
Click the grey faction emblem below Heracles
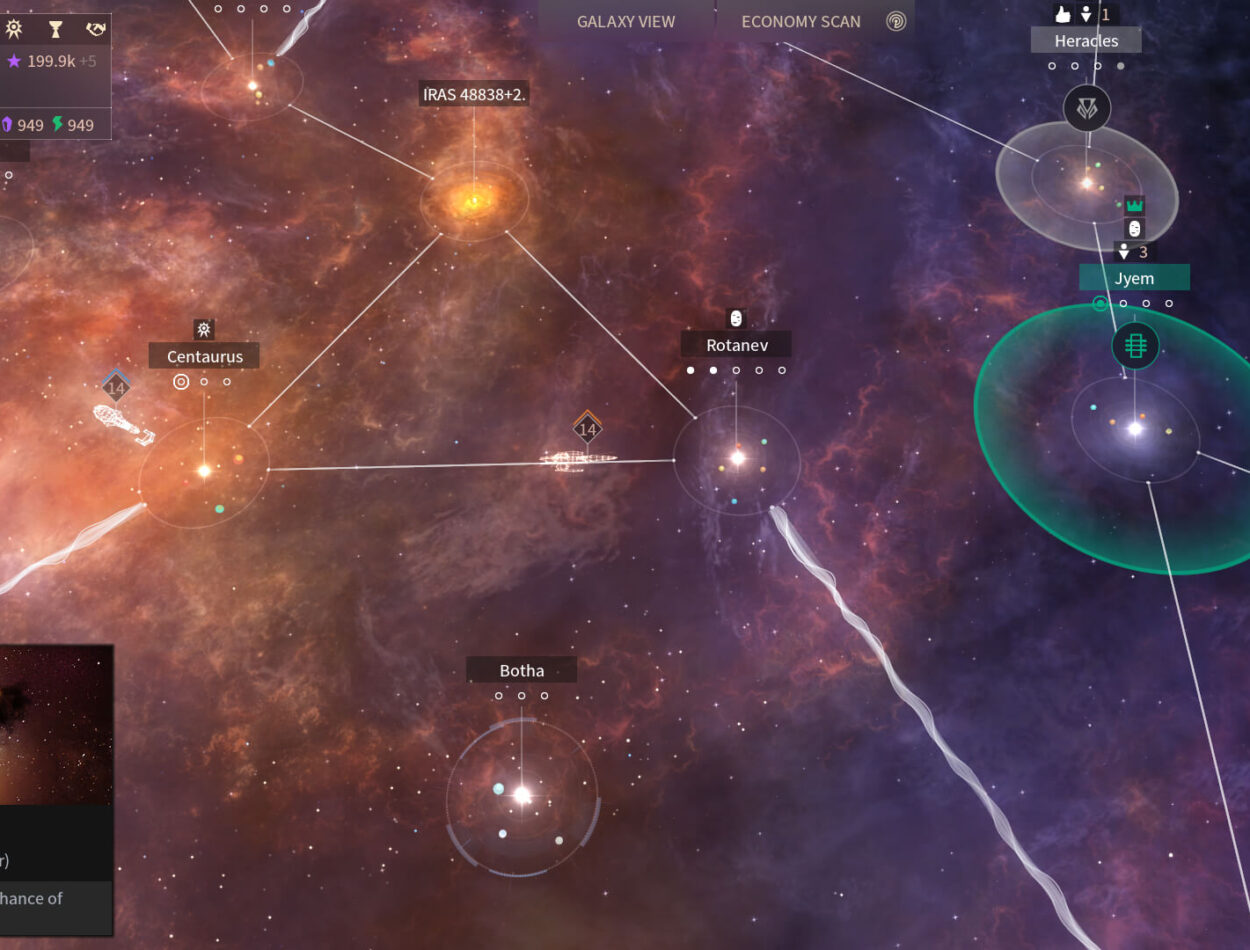[x=1087, y=108]
